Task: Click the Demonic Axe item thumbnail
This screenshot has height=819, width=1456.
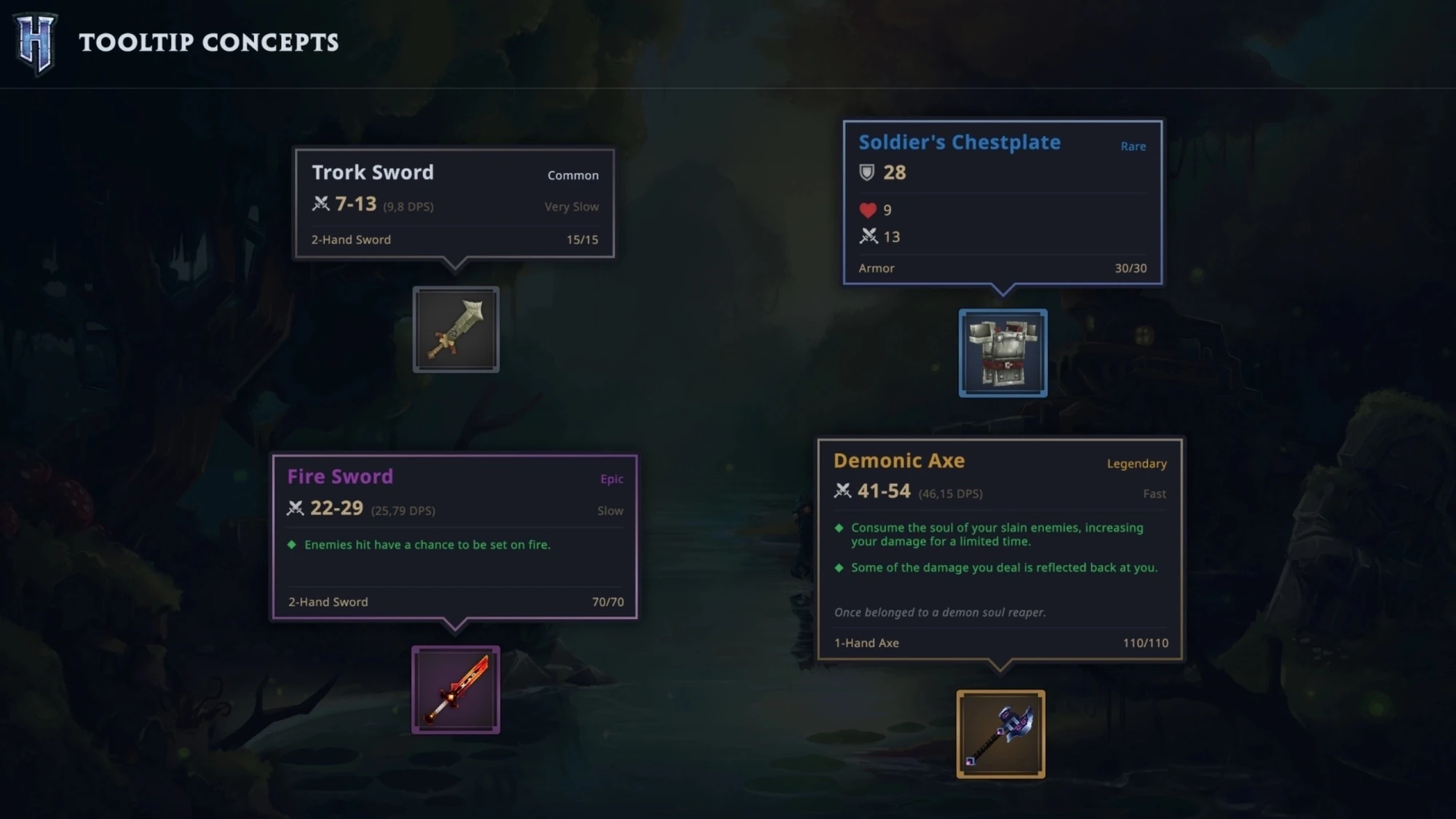Action: tap(1002, 735)
